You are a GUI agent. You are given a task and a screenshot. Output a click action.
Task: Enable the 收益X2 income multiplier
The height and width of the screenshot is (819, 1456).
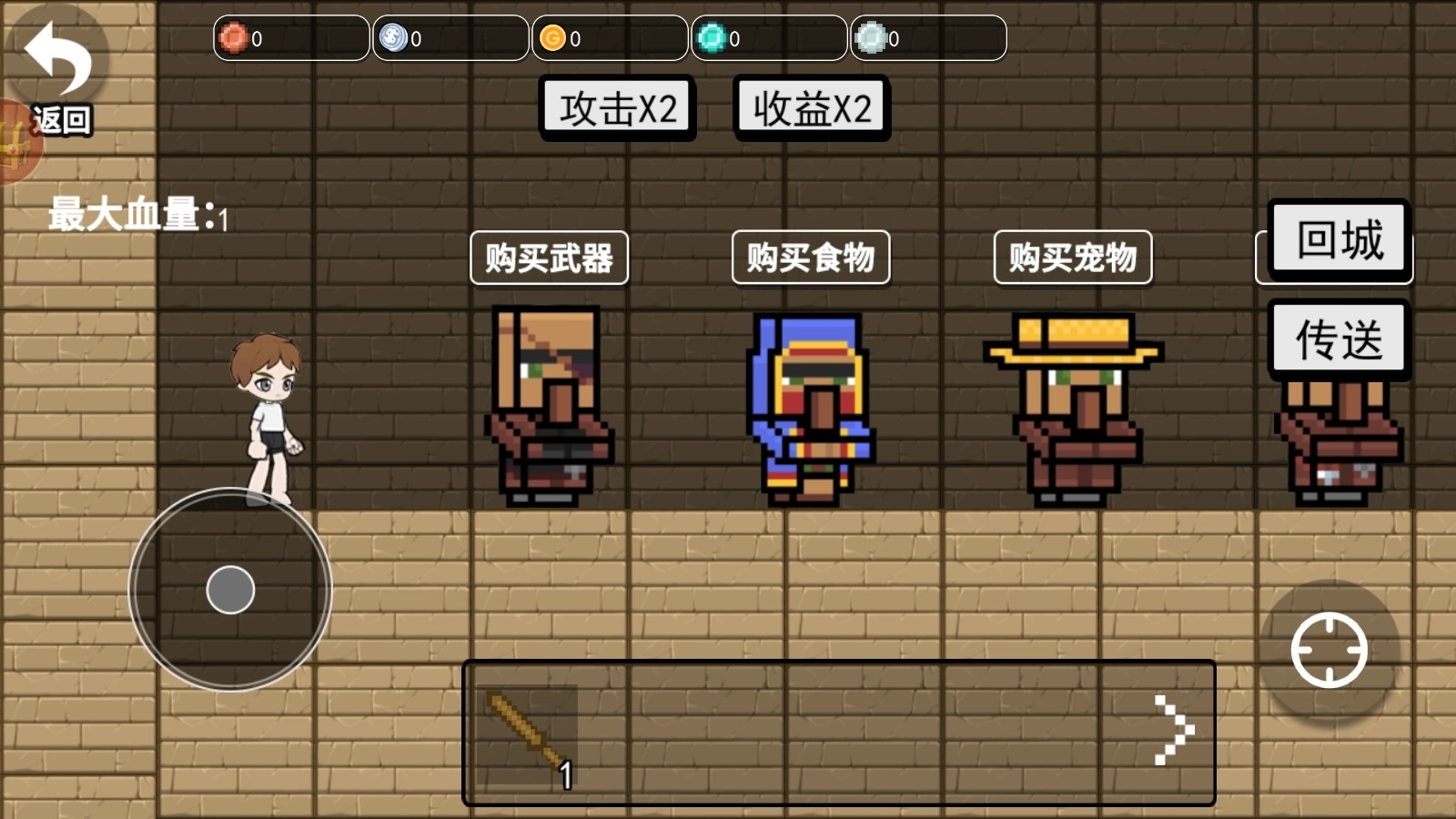tap(813, 107)
